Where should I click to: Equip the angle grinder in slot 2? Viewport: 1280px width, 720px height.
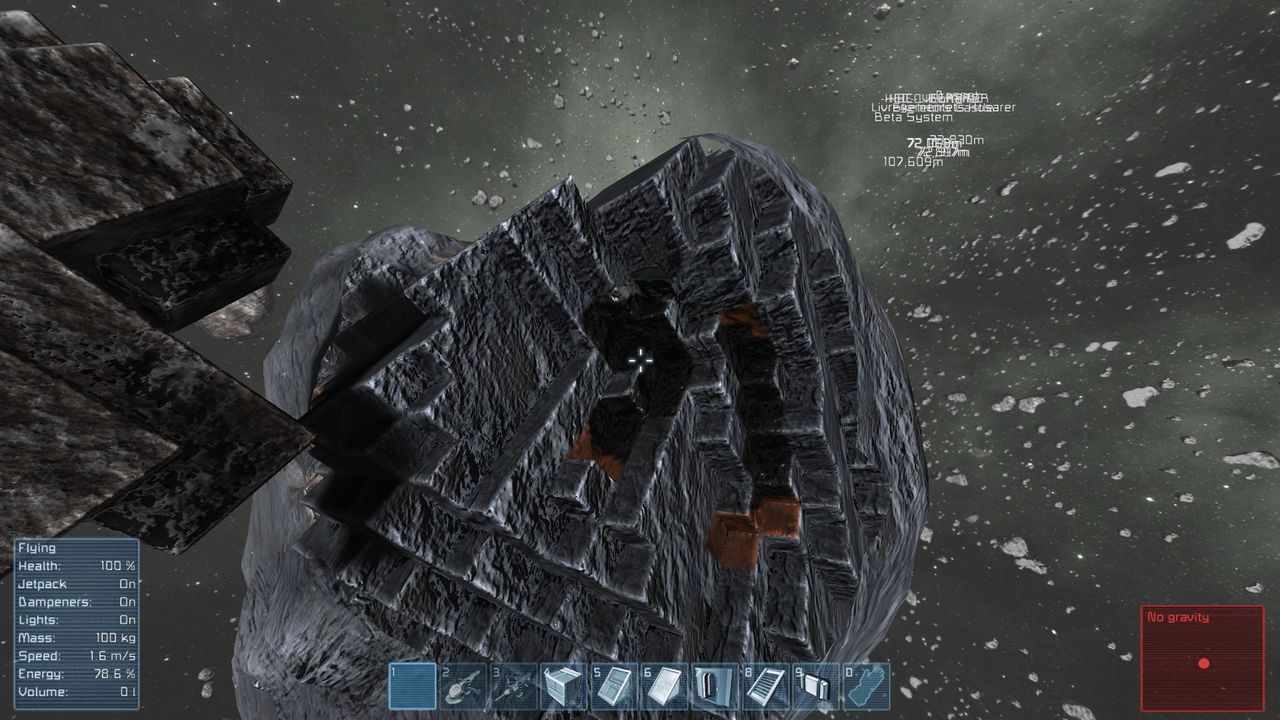point(464,686)
